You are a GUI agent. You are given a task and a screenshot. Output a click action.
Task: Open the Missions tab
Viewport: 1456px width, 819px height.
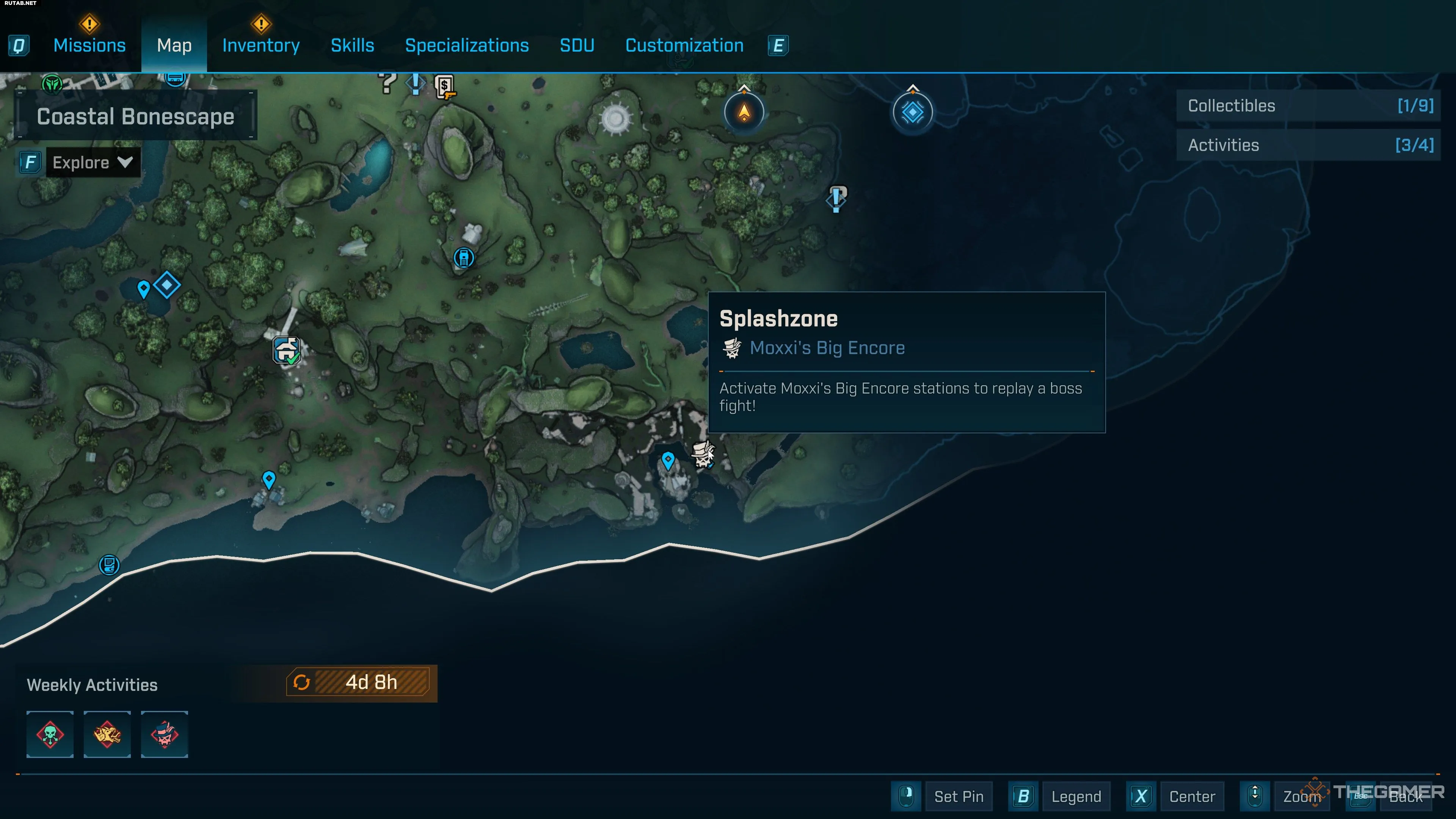pos(89,45)
